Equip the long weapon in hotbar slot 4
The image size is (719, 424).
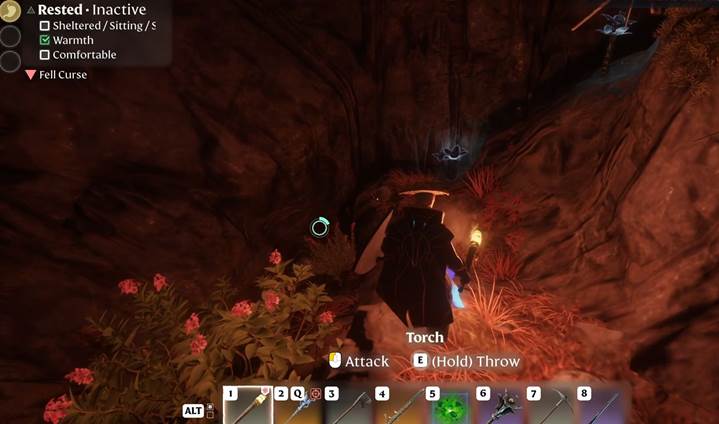398,406
